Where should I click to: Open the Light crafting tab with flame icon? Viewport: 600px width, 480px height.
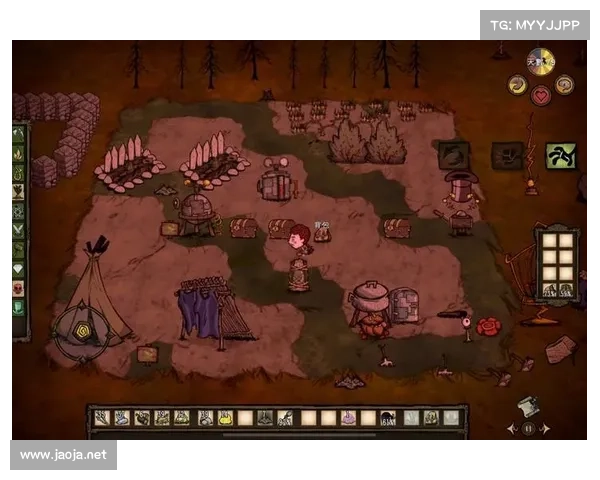click(x=17, y=154)
